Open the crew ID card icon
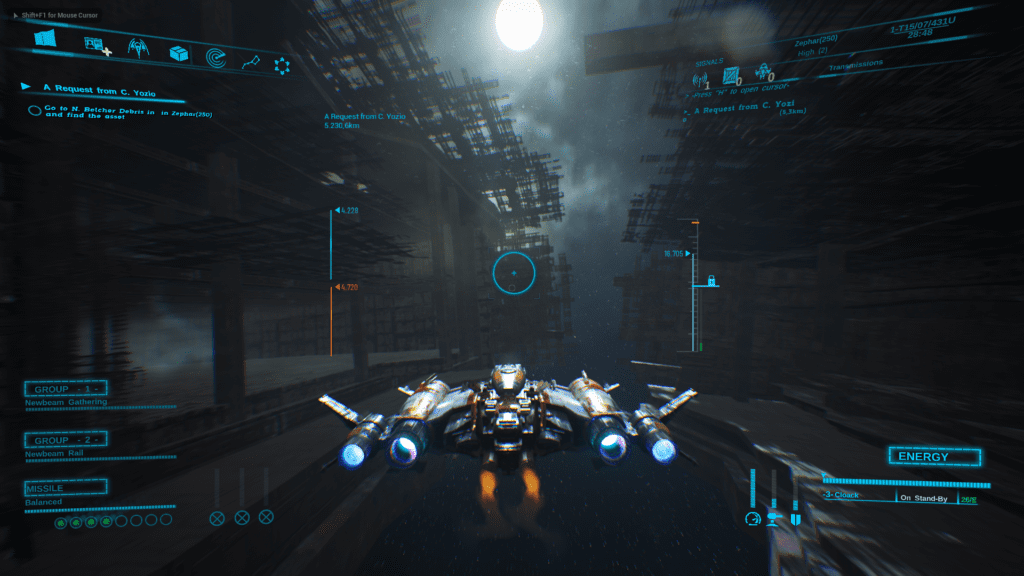This screenshot has height=576, width=1024. click(97, 46)
